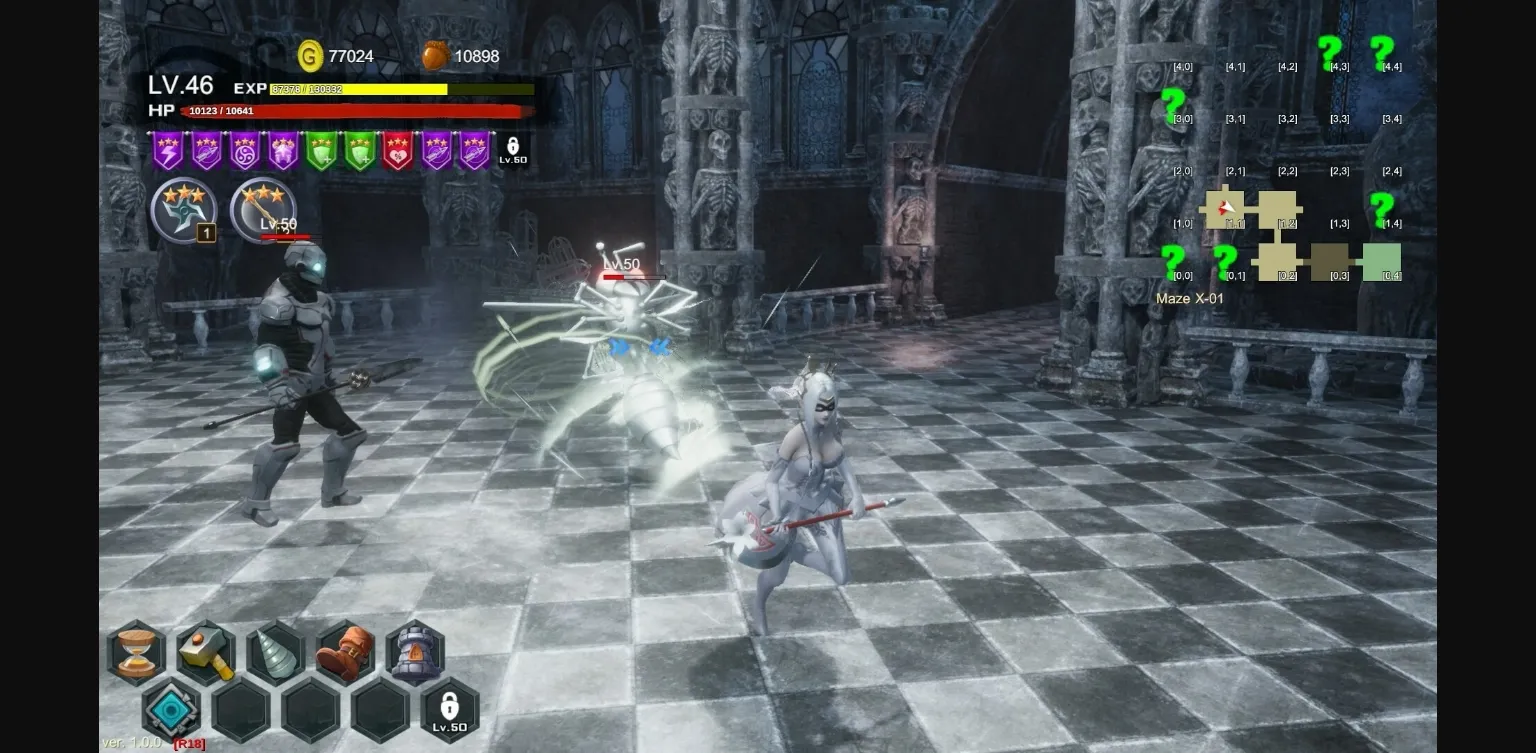Click the acorn currency icon
Image resolution: width=1536 pixels, height=753 pixels.
click(x=435, y=56)
